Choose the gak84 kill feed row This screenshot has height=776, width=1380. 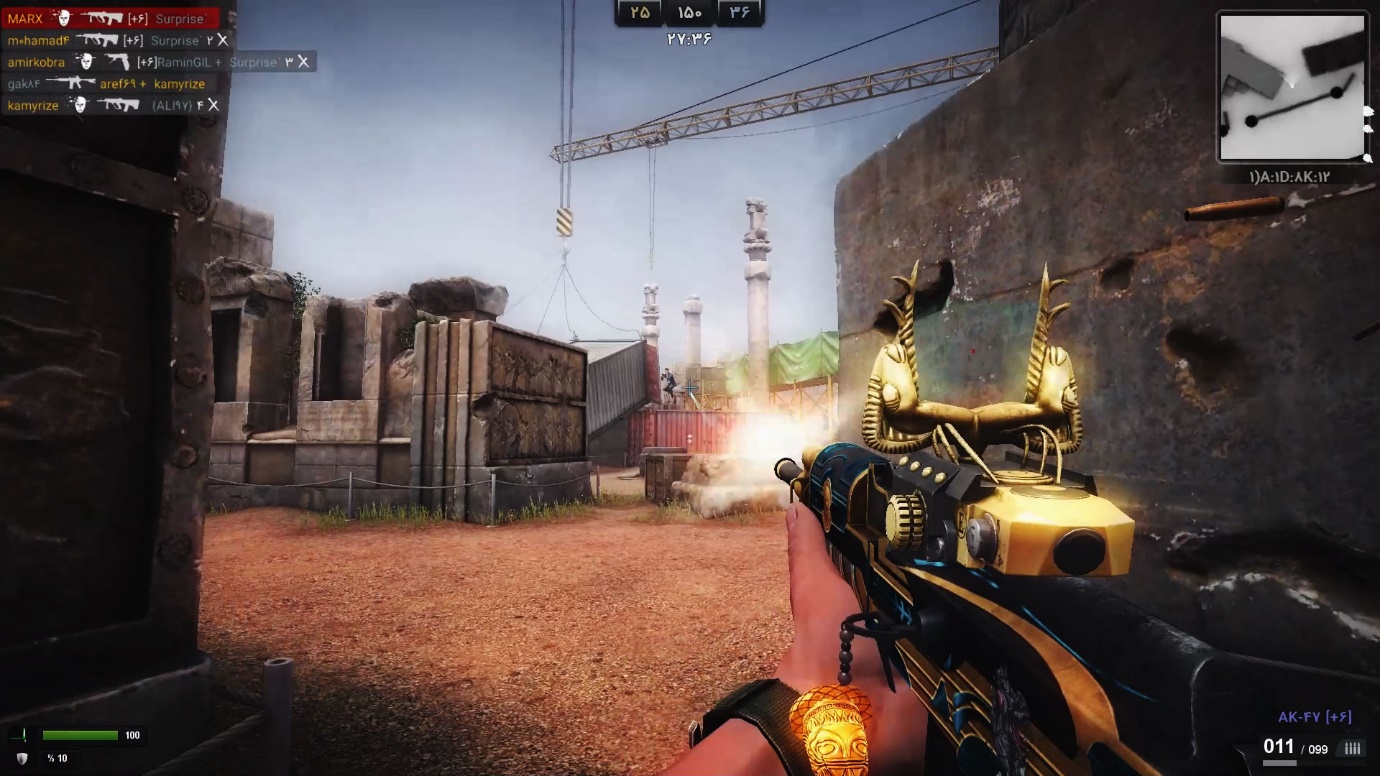pyautogui.click(x=106, y=84)
